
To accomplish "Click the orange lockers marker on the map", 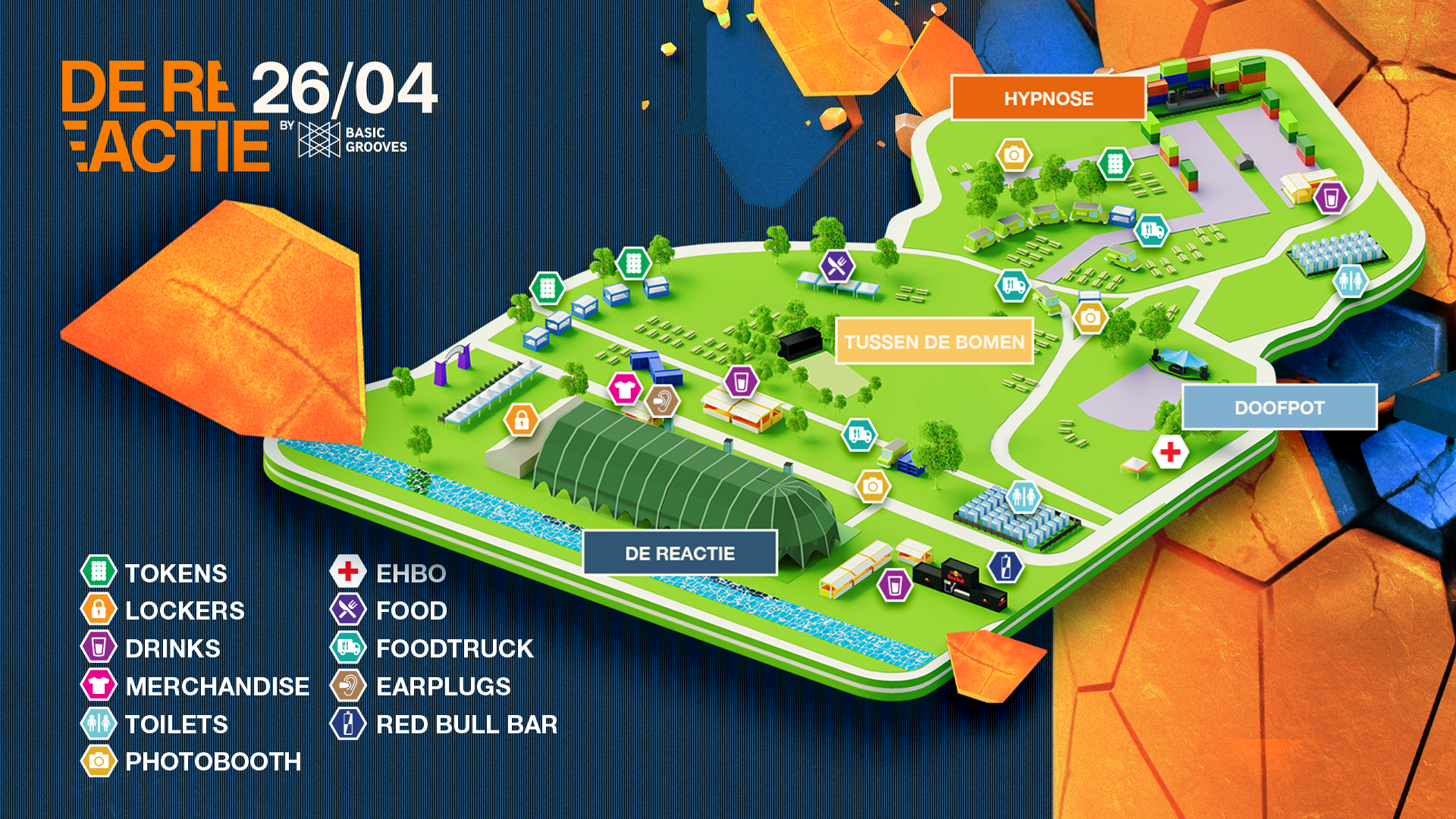I will coord(522,419).
